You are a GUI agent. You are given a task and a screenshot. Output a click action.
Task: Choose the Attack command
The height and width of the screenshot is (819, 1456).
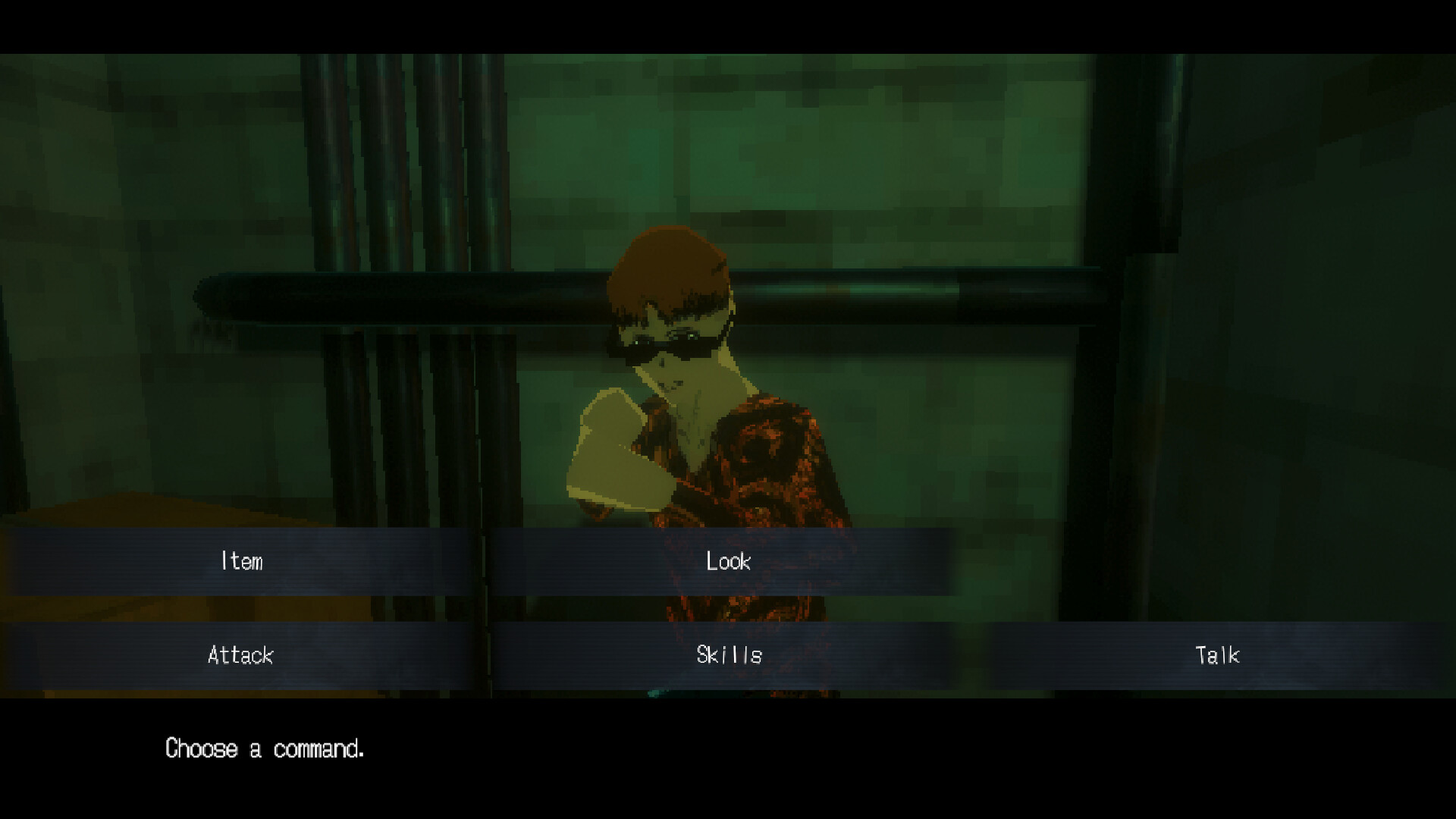pyautogui.click(x=240, y=655)
